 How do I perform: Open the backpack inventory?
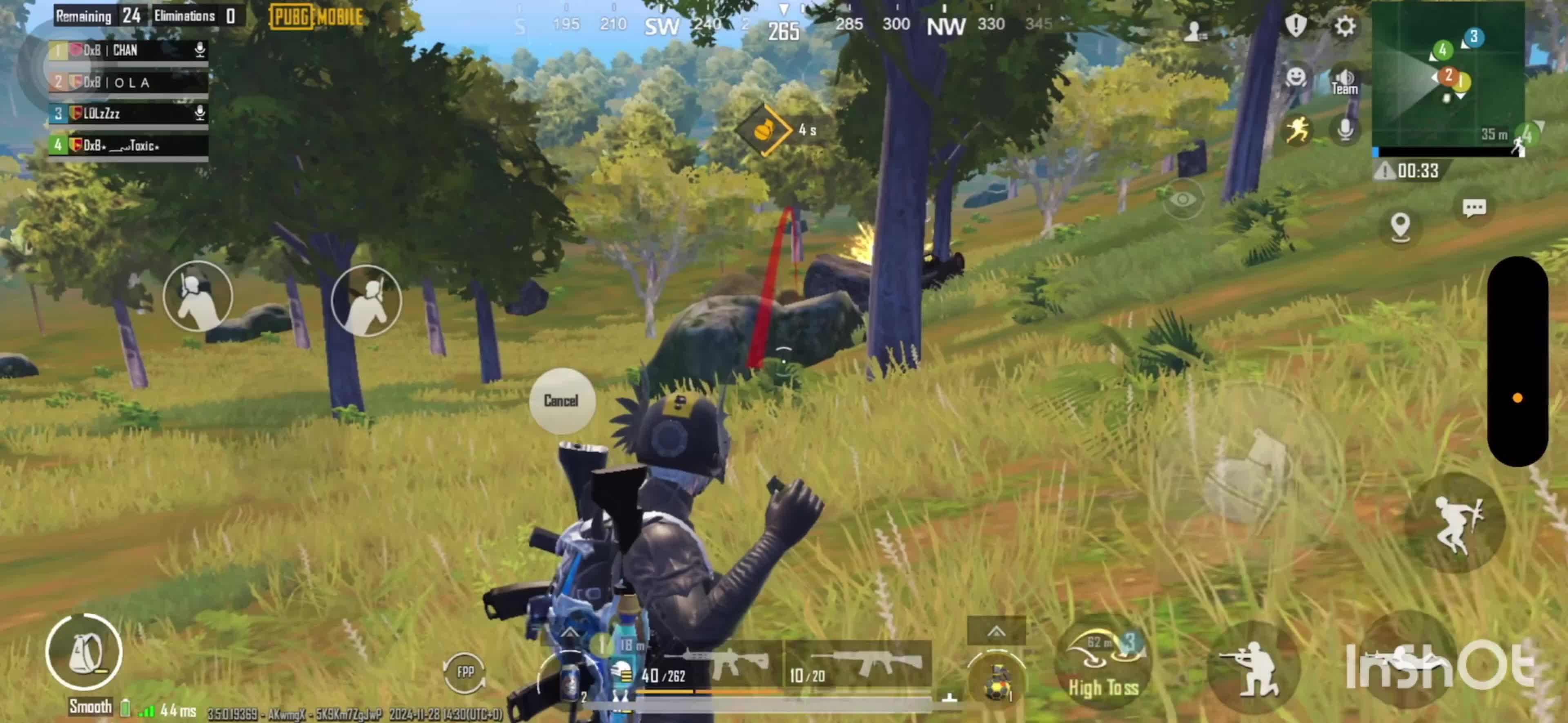[x=84, y=652]
